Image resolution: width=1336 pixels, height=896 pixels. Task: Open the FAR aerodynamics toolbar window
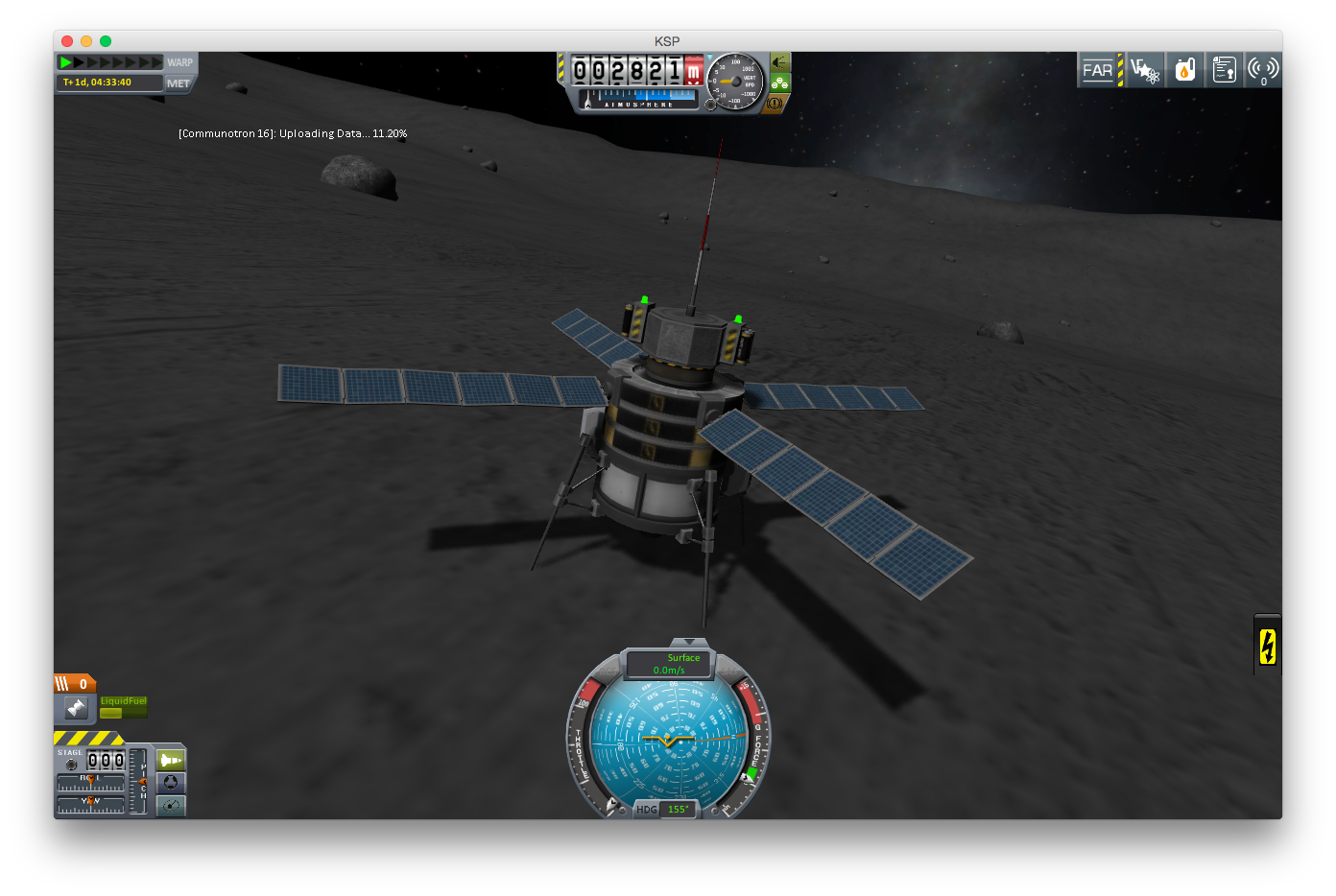click(1098, 69)
